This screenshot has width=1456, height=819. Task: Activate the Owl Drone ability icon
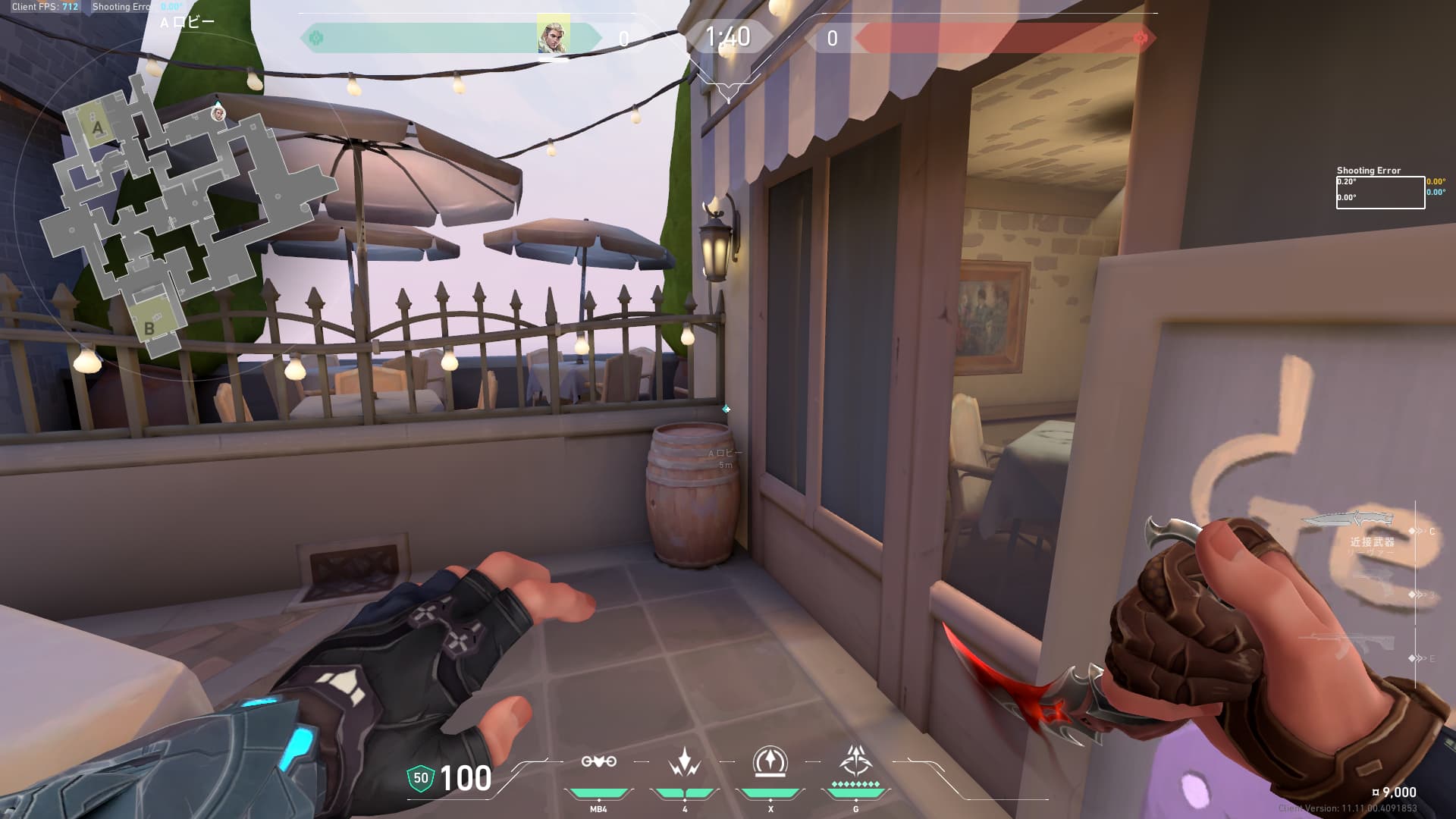click(x=598, y=761)
